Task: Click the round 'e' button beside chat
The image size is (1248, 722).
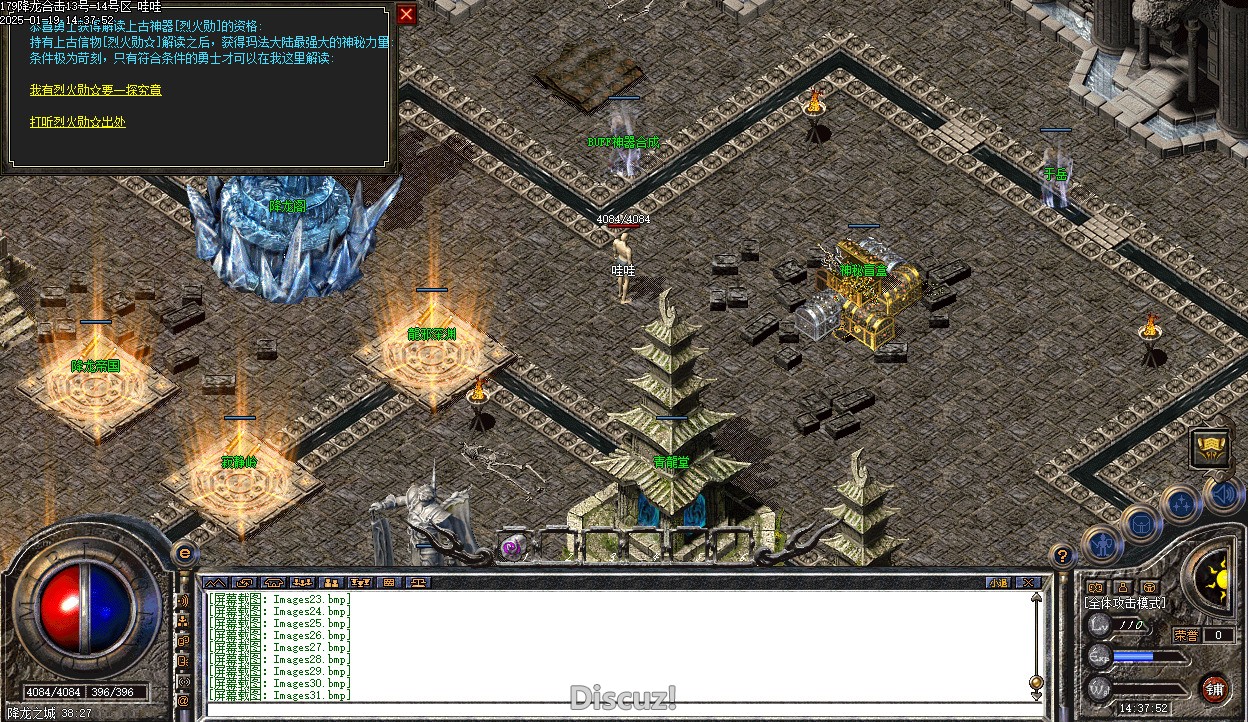Action: [x=185, y=553]
